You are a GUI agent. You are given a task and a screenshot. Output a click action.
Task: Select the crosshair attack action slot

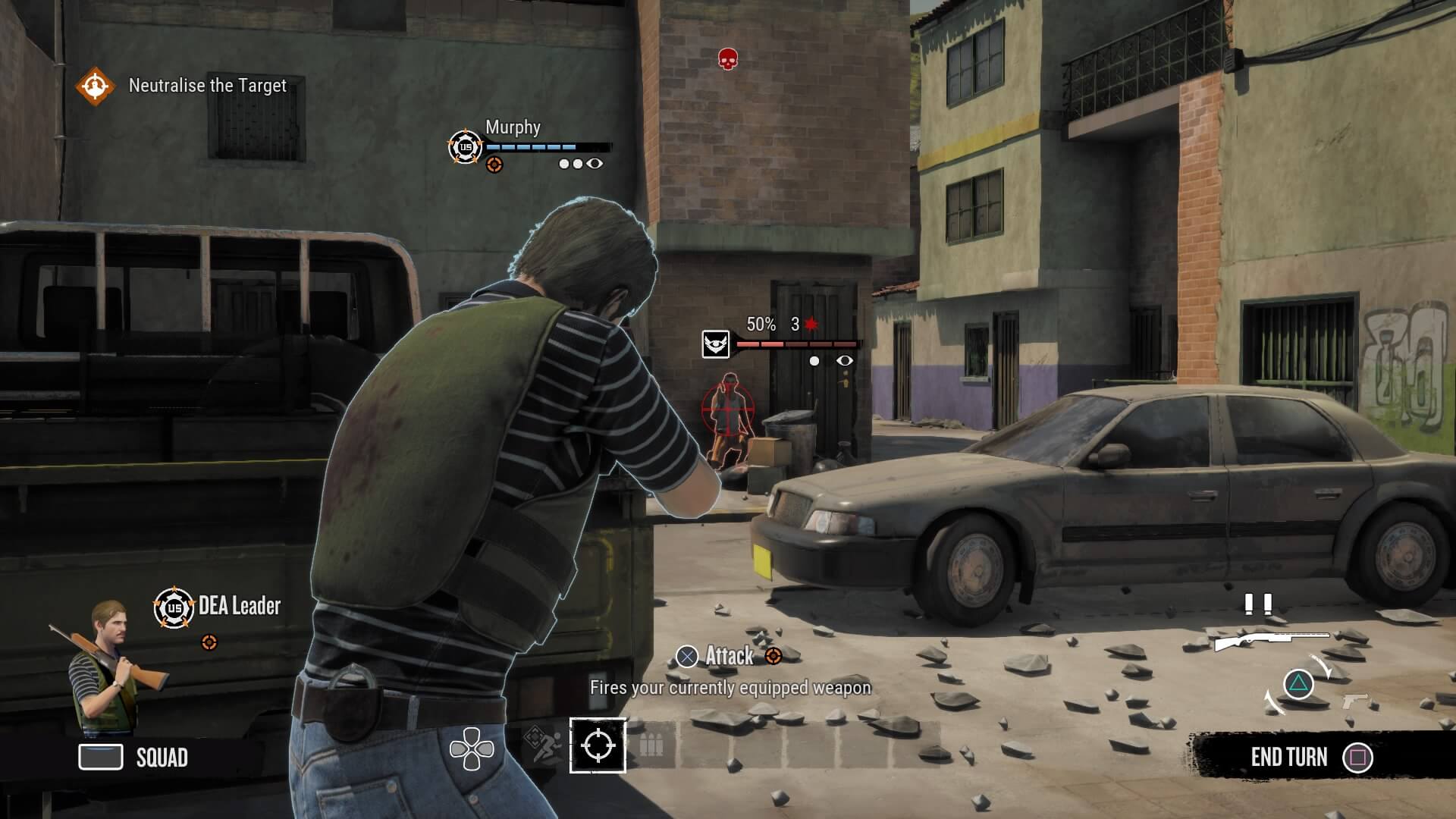coord(598,745)
